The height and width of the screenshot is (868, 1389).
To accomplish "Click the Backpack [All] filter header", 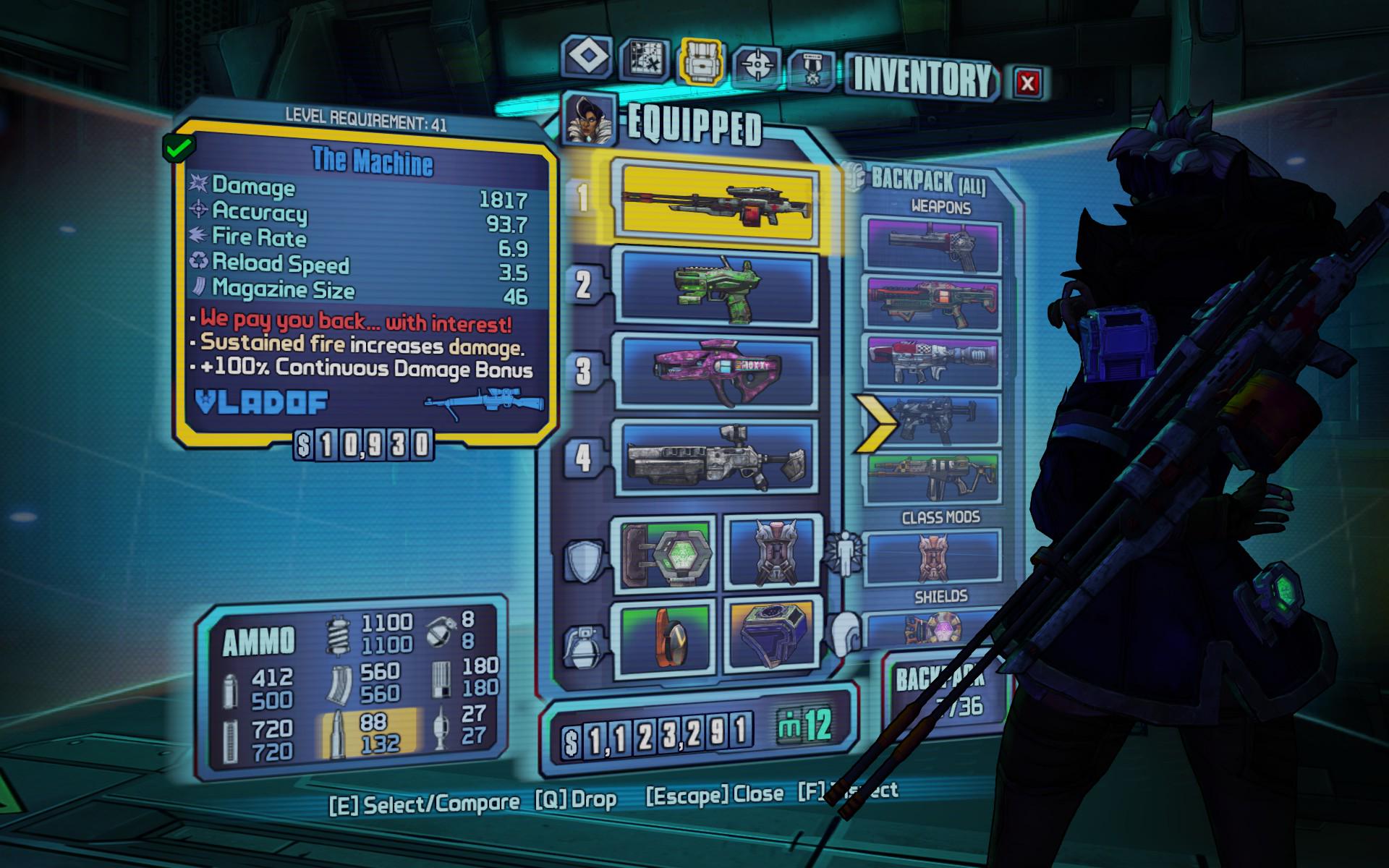I will pos(927,180).
